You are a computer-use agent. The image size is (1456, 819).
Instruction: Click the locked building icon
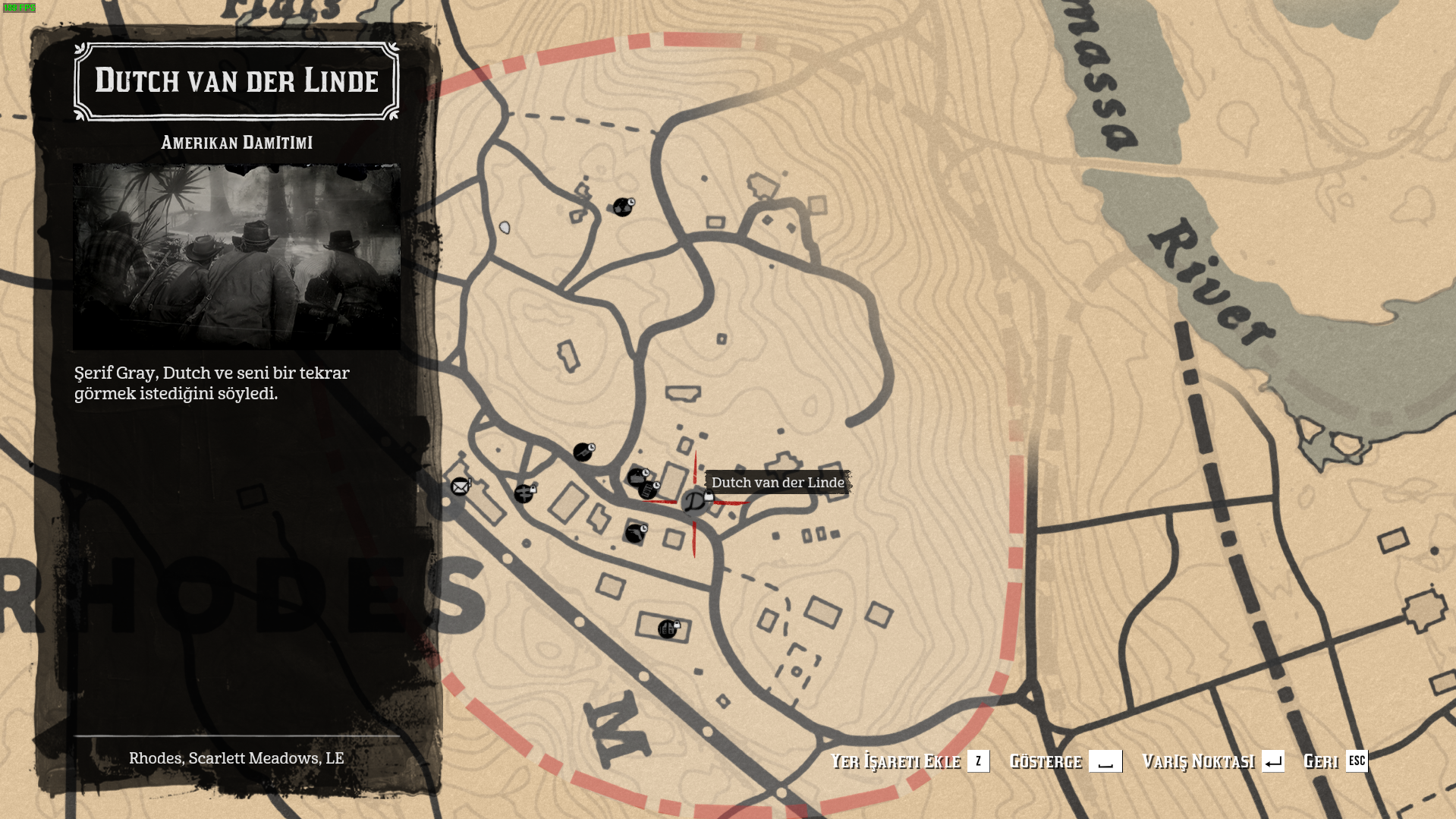click(667, 628)
